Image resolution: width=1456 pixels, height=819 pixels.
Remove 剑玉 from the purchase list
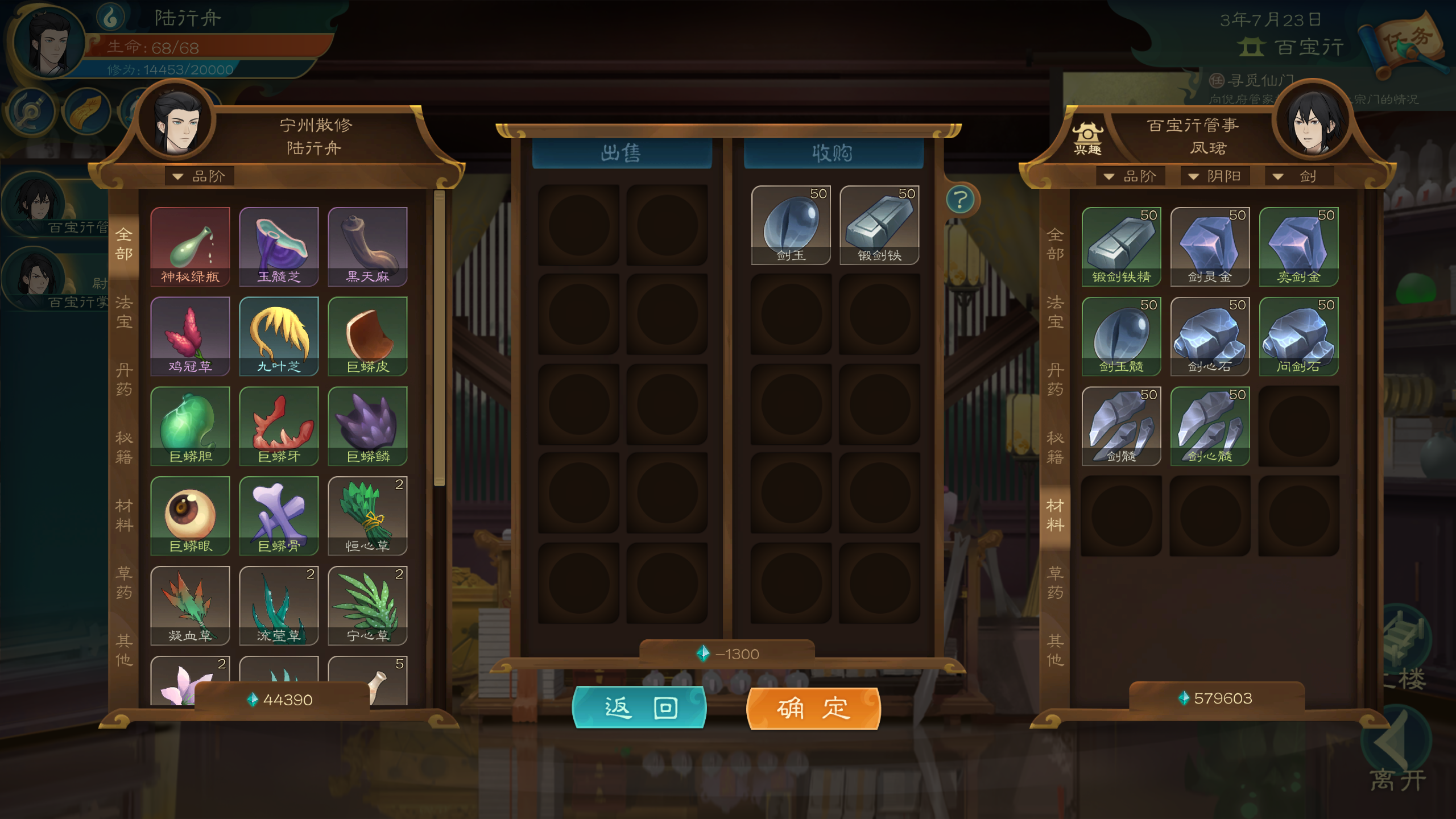791,225
